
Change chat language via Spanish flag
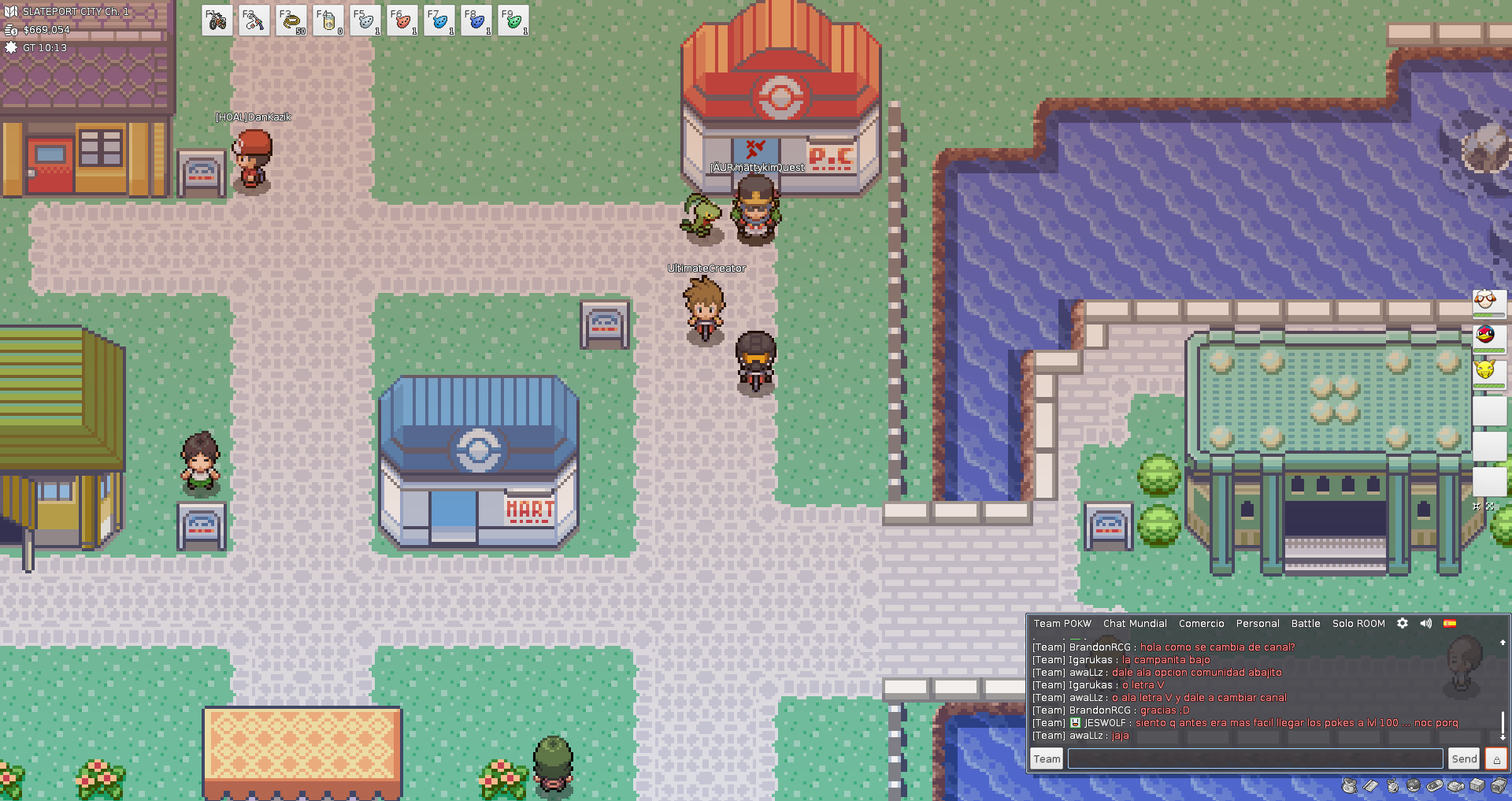(1449, 623)
